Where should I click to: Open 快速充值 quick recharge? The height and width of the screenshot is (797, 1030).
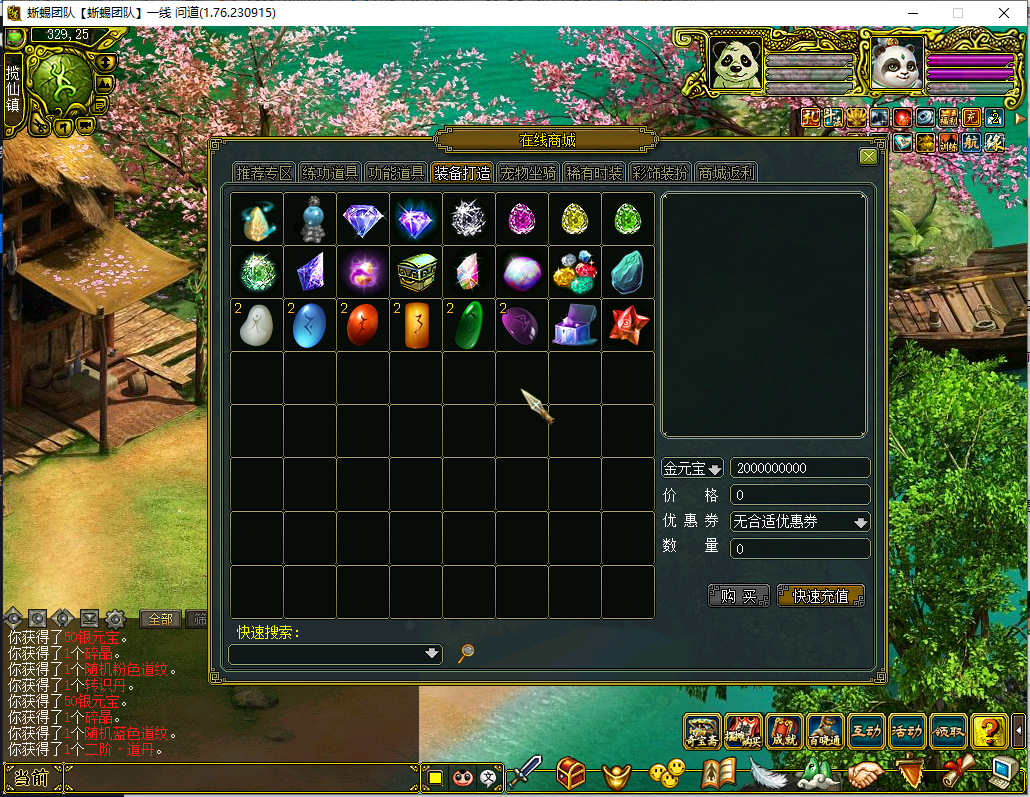click(x=820, y=596)
